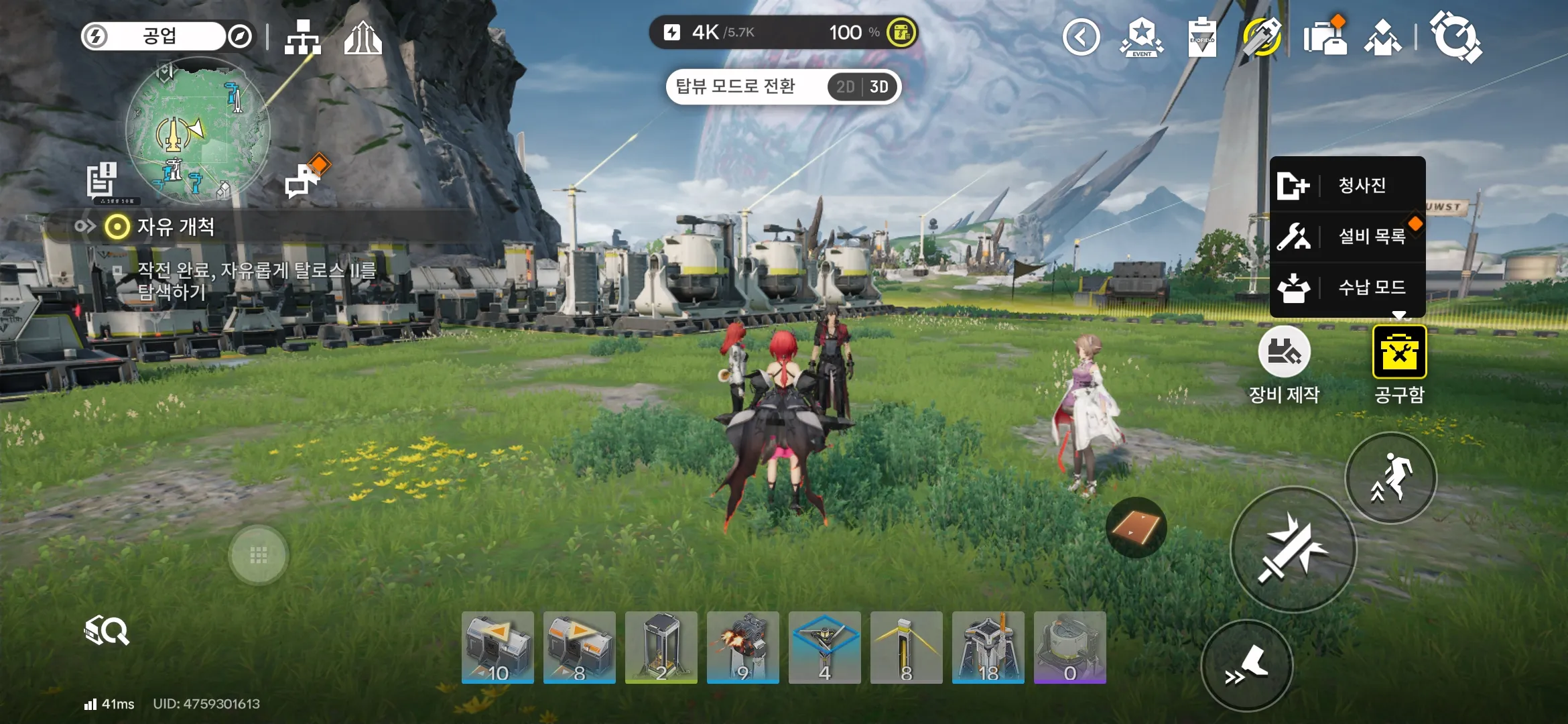Select the hotbar slot with count 9

pos(742,648)
